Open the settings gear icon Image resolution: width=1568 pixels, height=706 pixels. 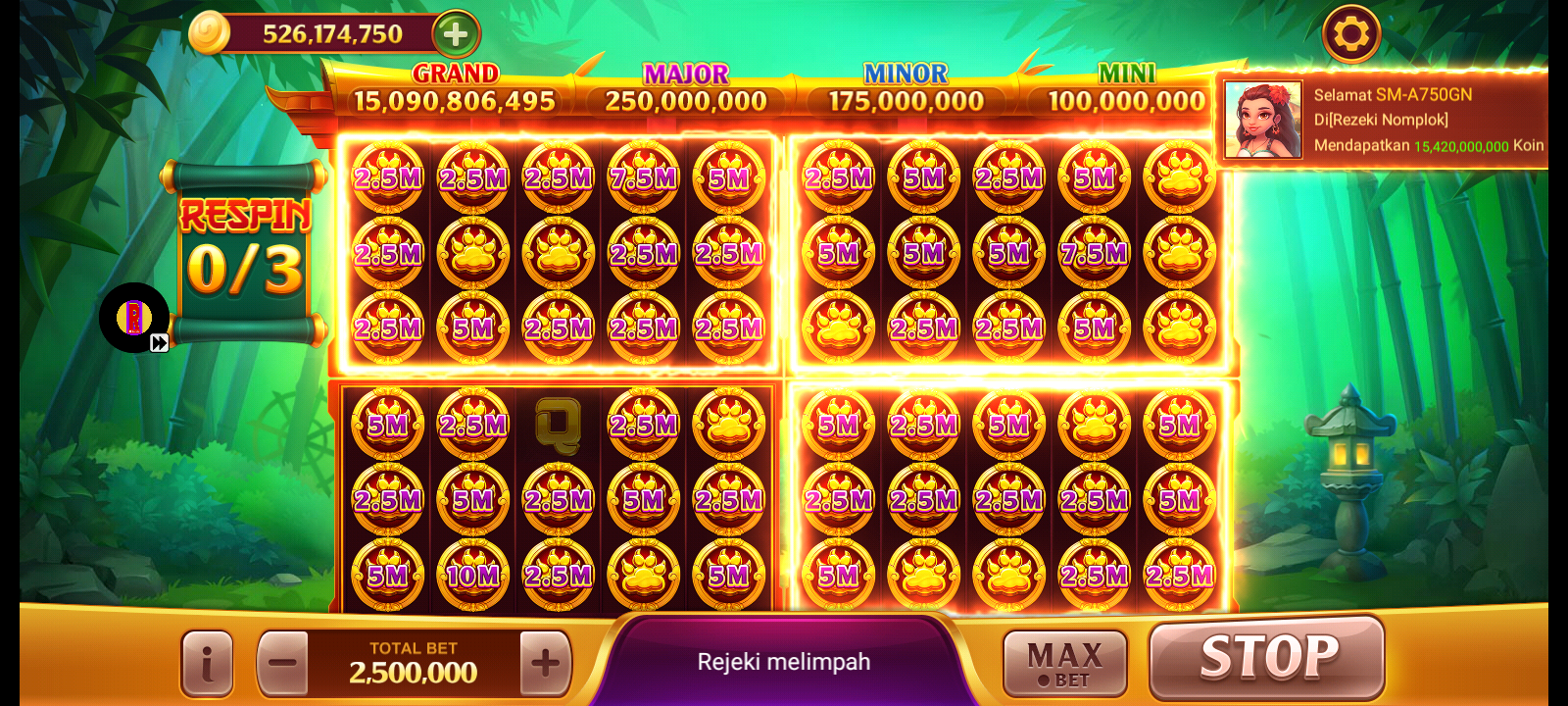[x=1352, y=32]
